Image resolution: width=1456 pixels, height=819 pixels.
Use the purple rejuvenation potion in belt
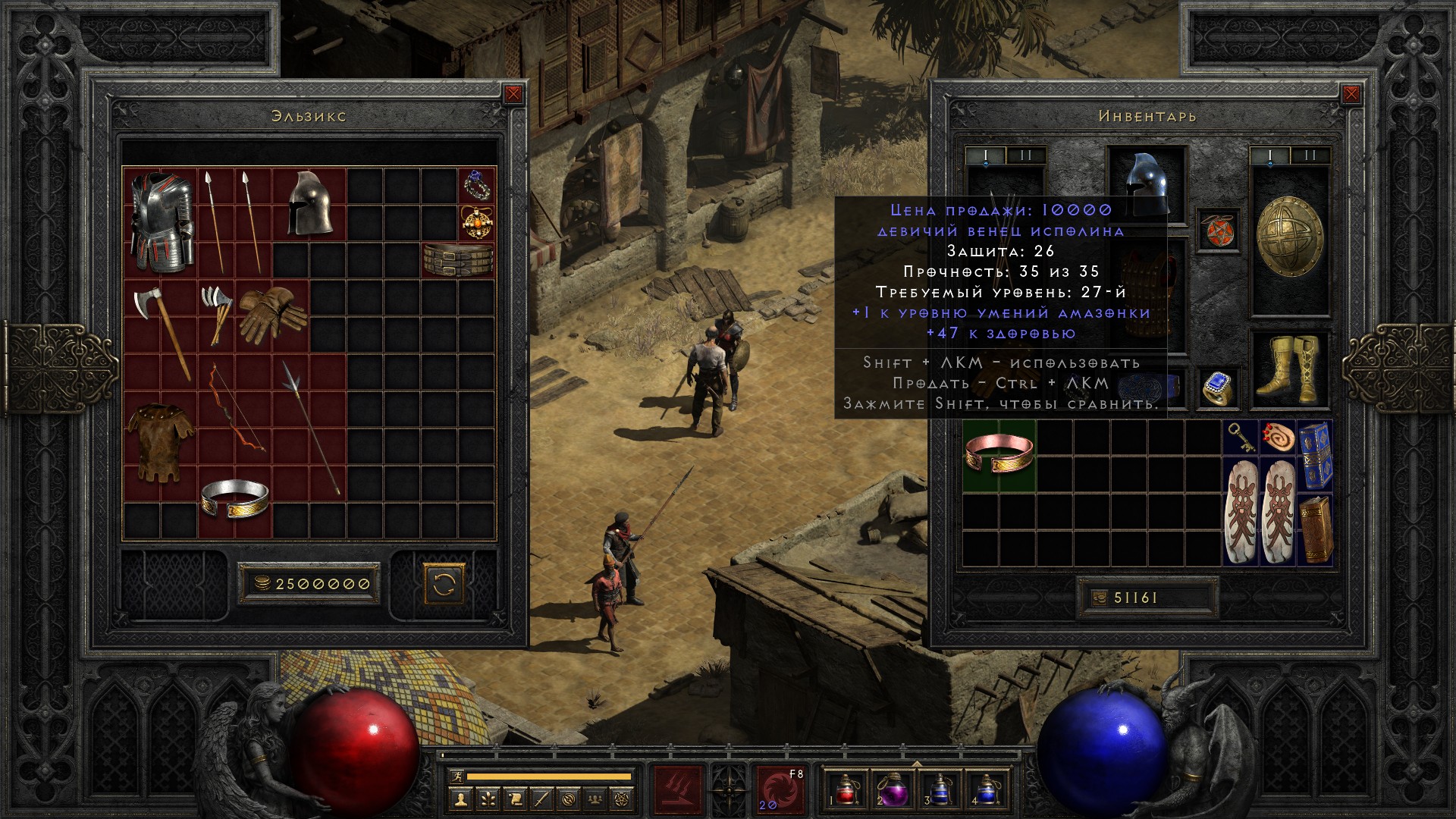pyautogui.click(x=890, y=789)
